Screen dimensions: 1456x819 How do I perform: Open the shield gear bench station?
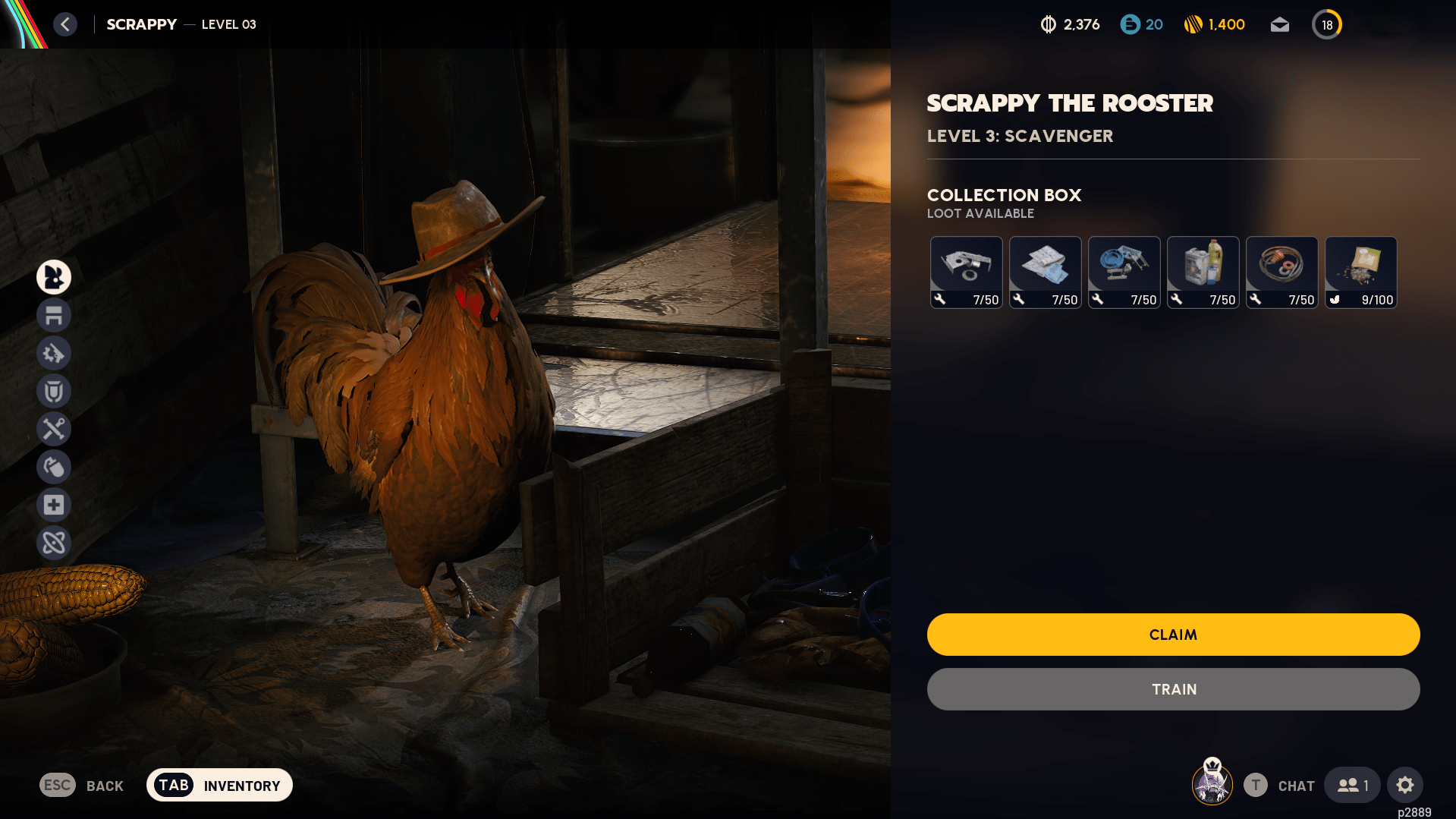click(54, 391)
